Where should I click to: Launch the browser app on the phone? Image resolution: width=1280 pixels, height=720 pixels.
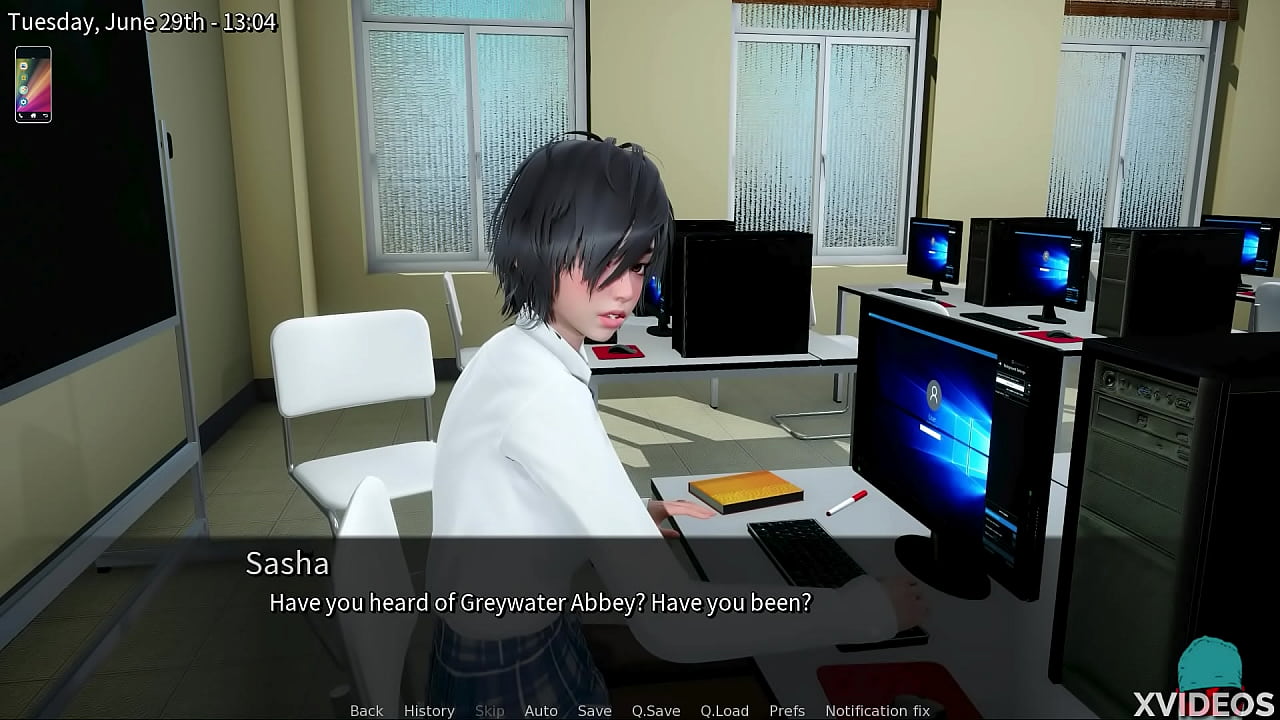(23, 89)
